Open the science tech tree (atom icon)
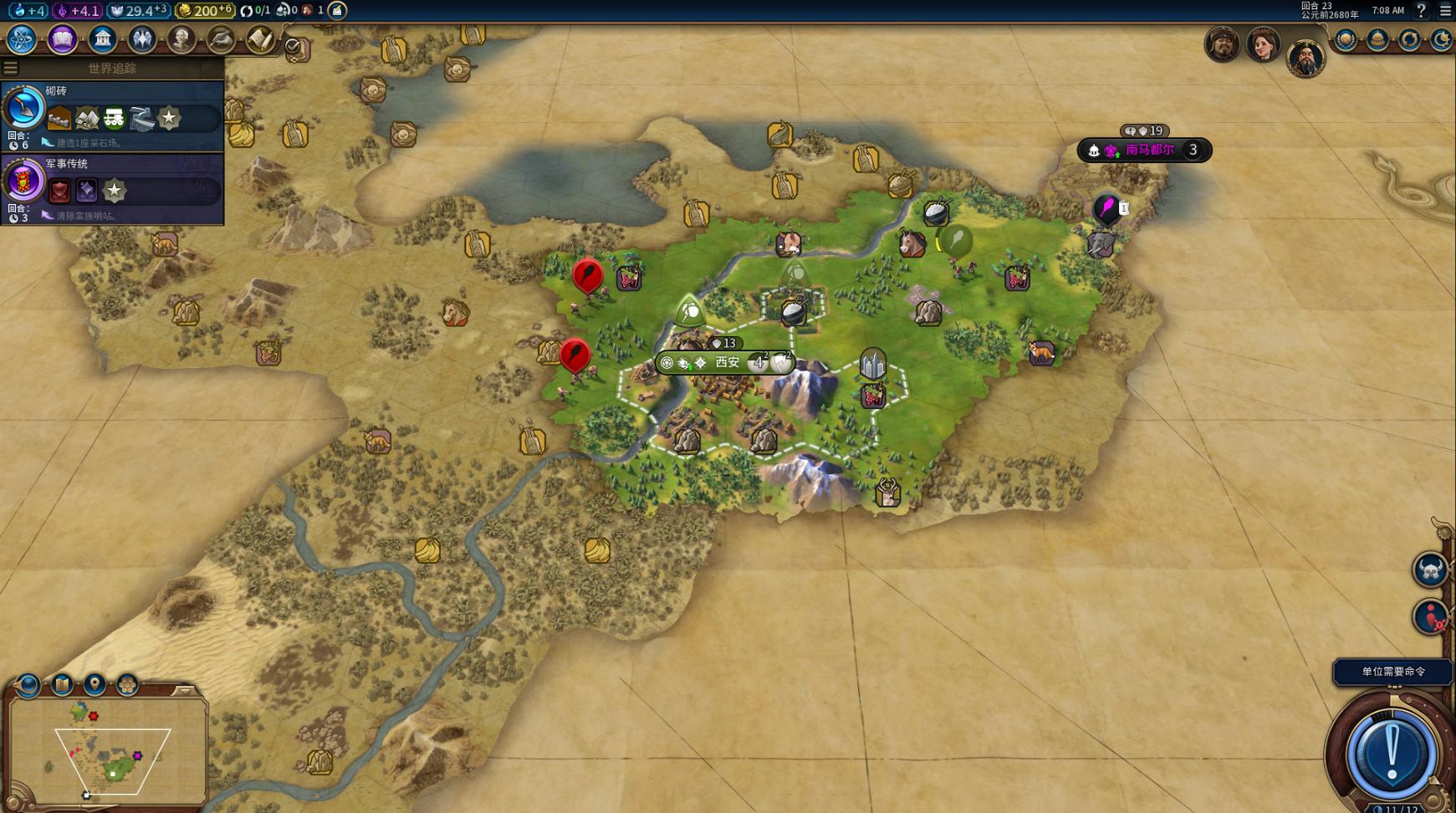Viewport: 1456px width, 813px height. 21,39
